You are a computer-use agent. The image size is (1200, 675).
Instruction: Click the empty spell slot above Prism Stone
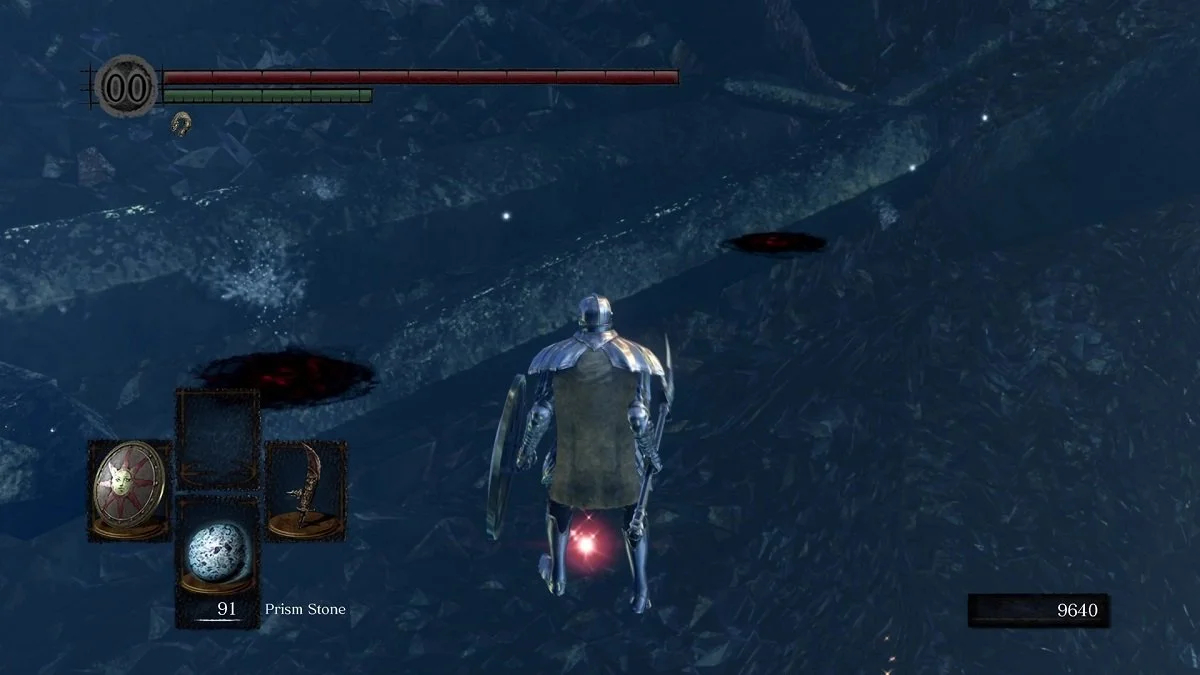click(x=217, y=437)
